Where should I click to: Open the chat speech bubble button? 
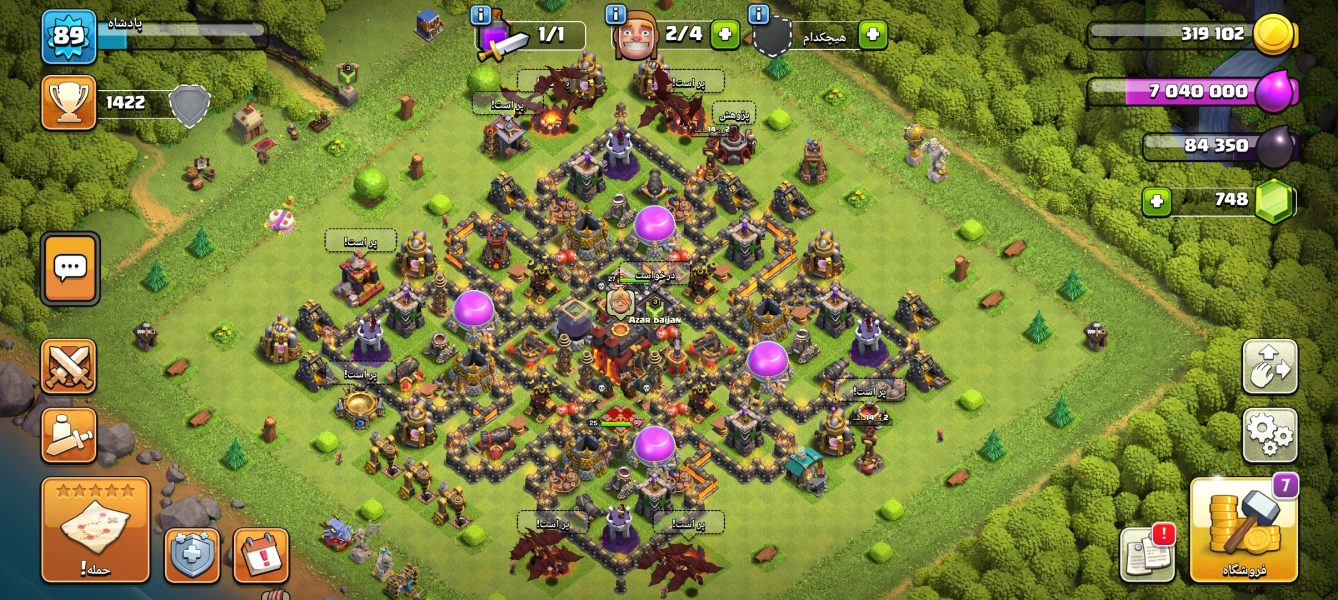(x=70, y=268)
